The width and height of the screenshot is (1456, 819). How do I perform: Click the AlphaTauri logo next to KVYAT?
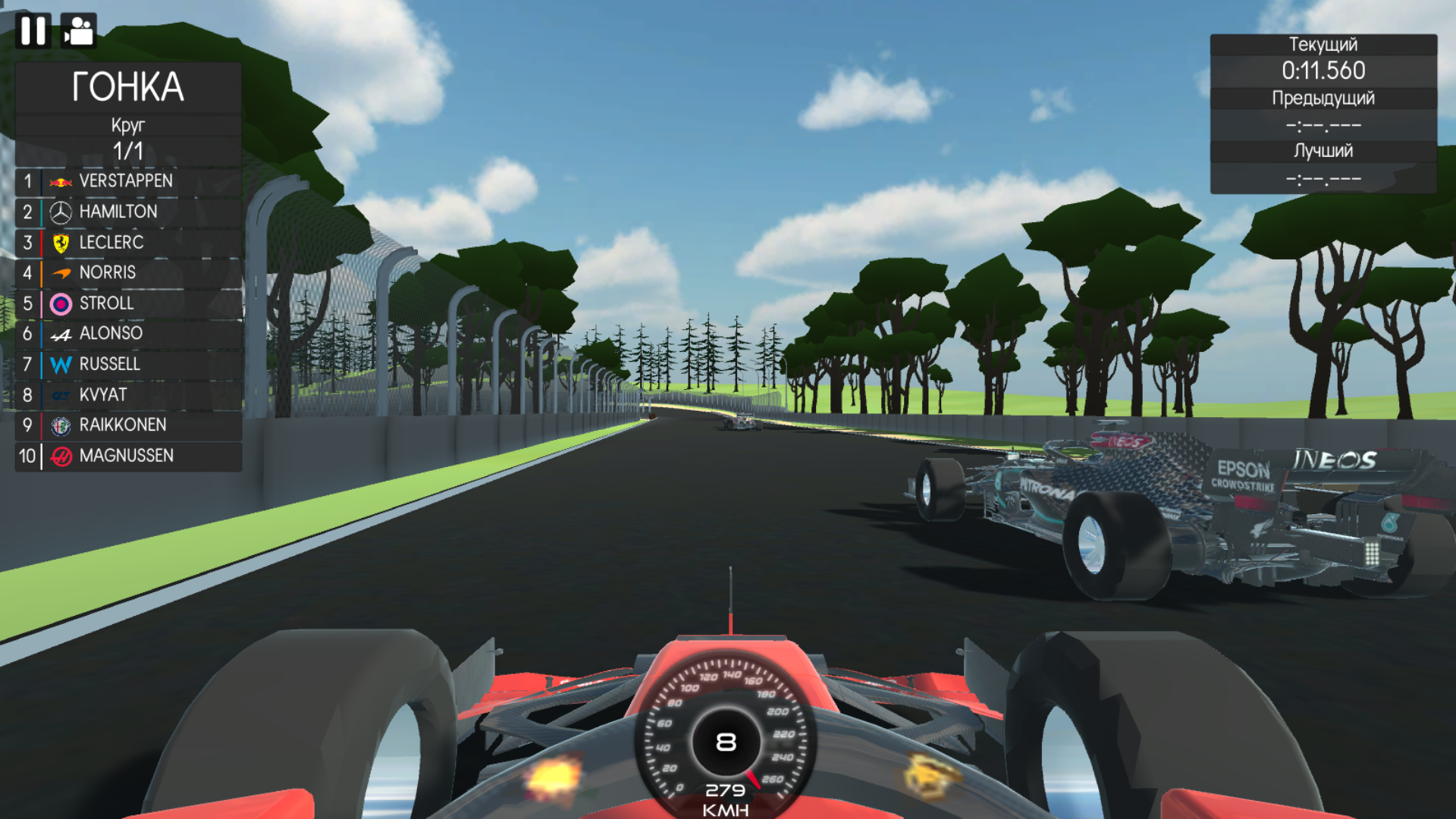[x=61, y=394]
